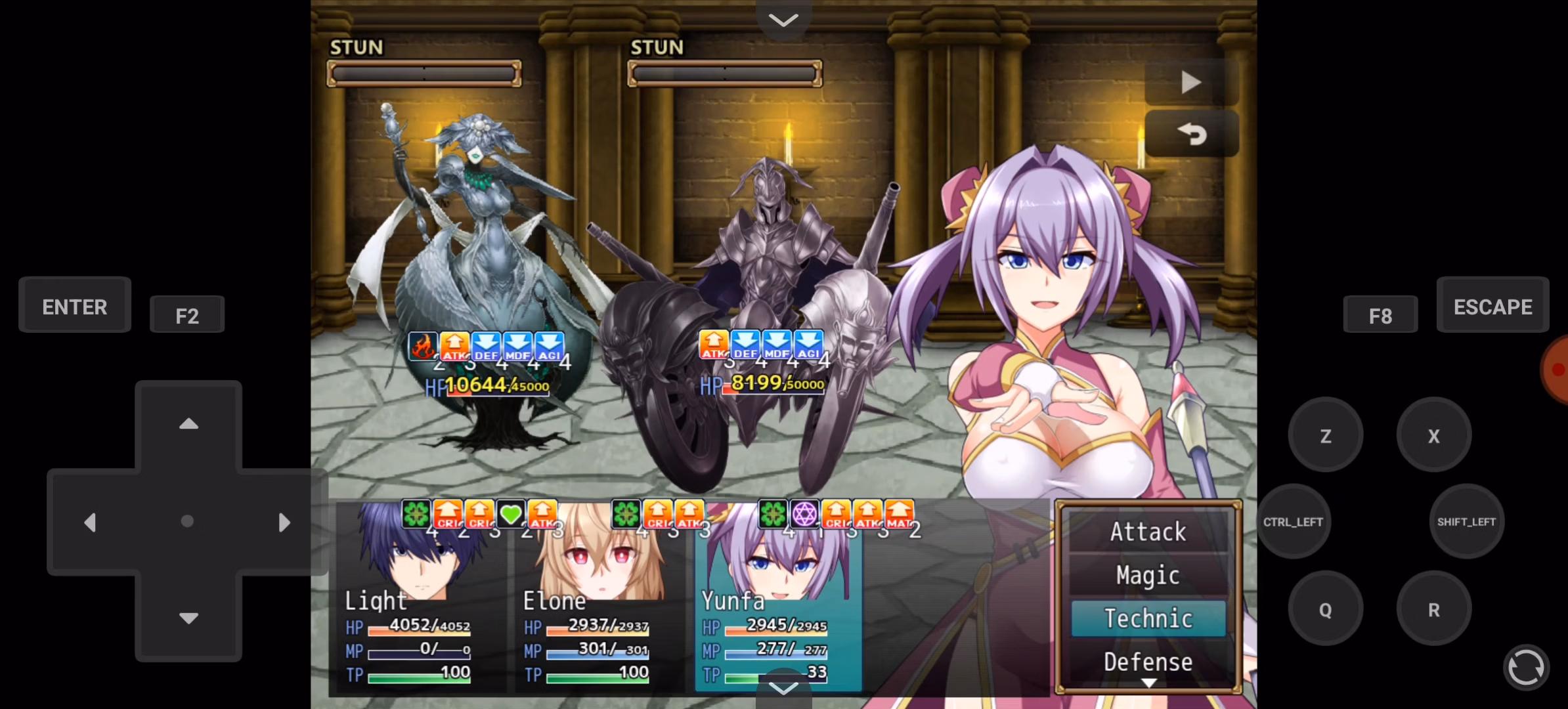Tap the SHIFT_LEFT overlay button

(1466, 522)
